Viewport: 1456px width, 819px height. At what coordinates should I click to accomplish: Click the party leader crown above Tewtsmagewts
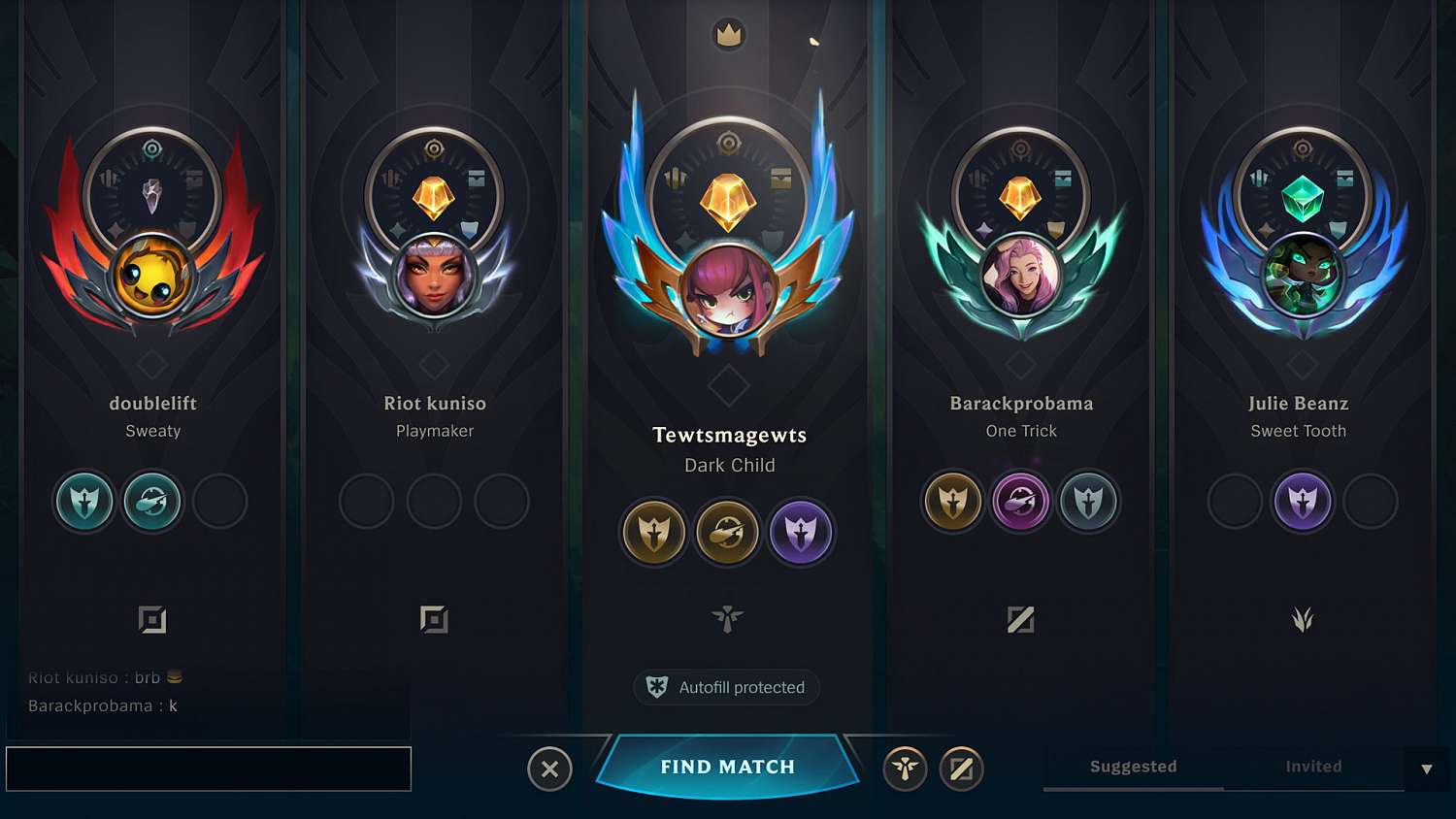pos(728,35)
